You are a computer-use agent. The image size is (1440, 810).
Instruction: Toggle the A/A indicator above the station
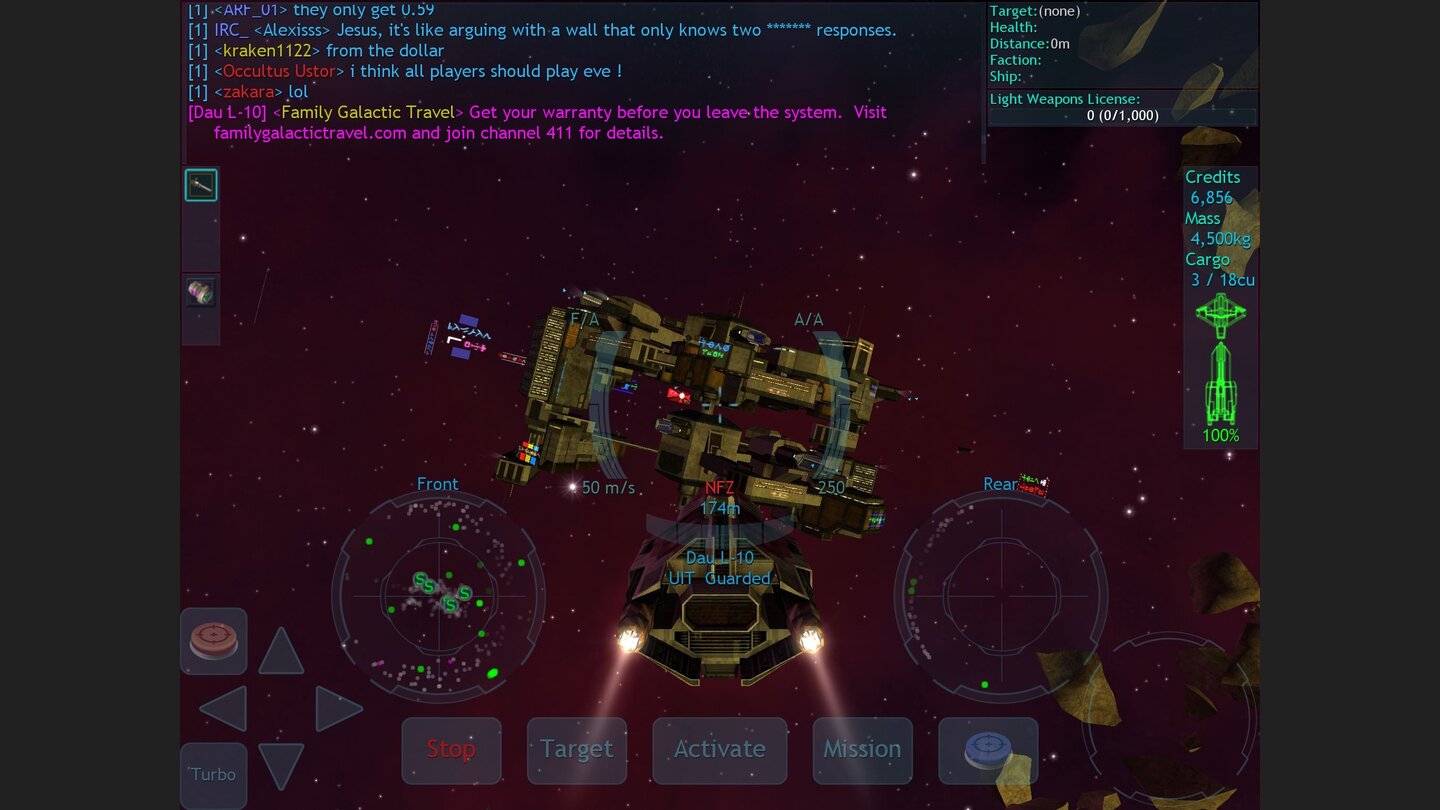[808, 320]
